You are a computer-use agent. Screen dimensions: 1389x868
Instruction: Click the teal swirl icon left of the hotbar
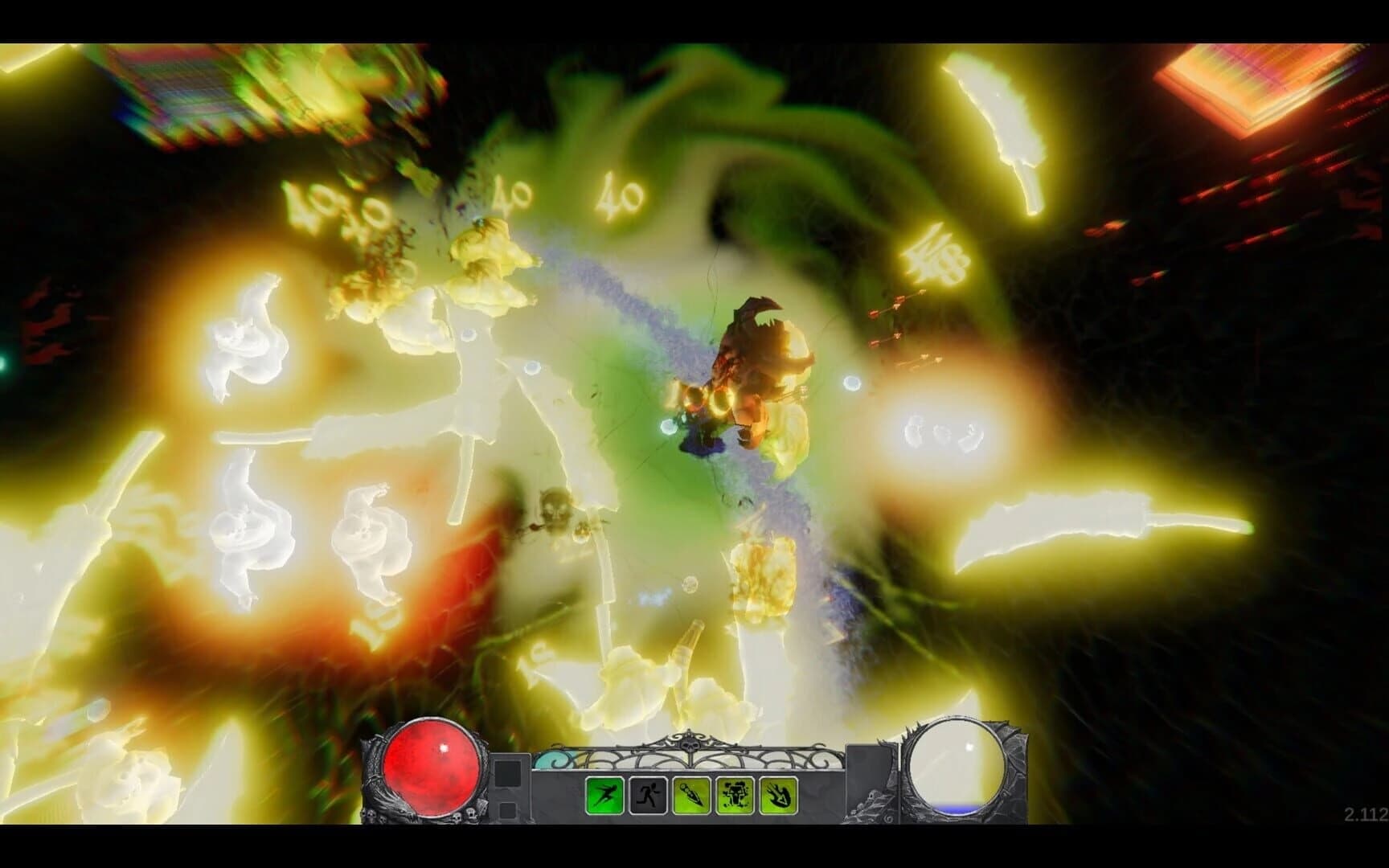[555, 759]
